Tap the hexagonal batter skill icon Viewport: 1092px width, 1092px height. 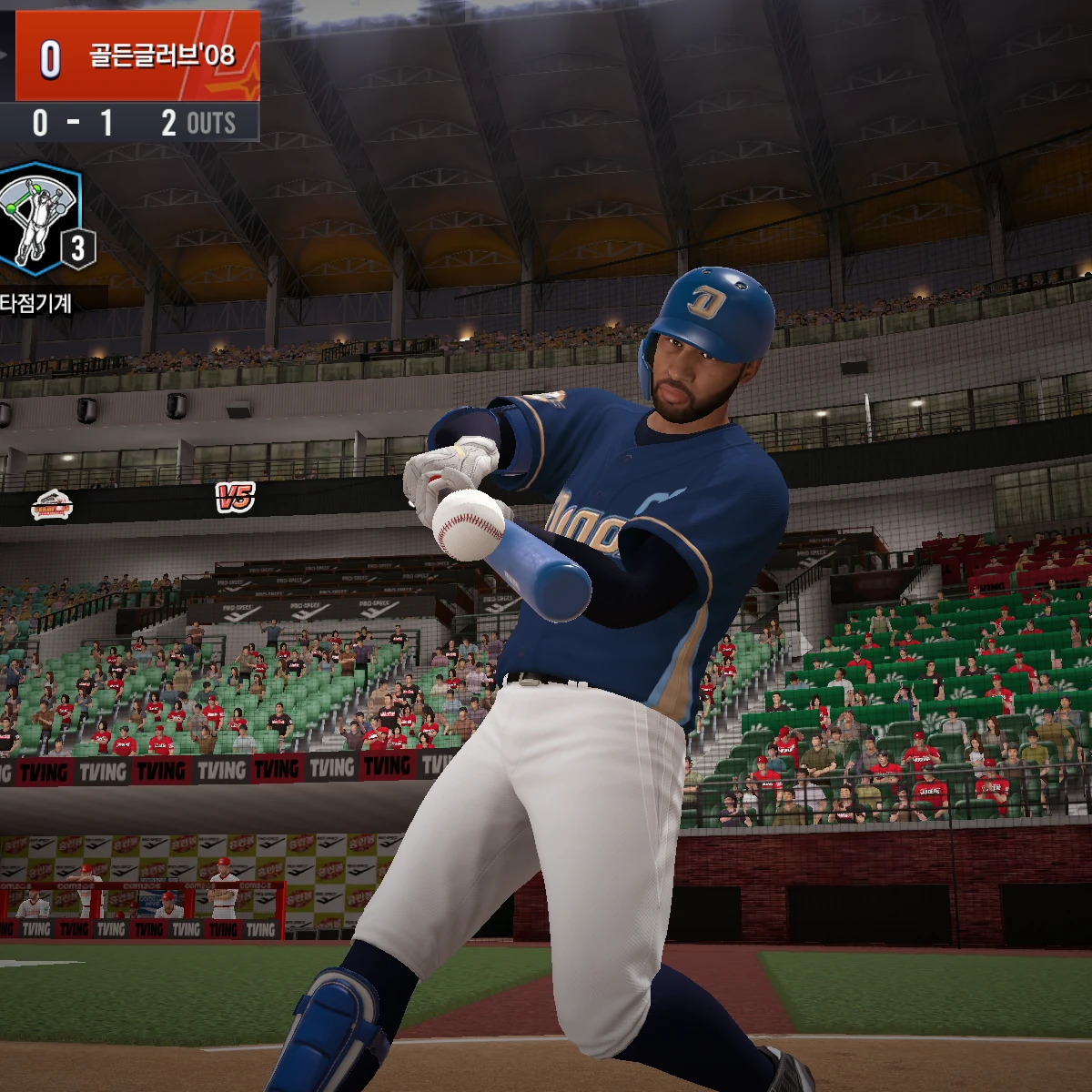[x=38, y=219]
